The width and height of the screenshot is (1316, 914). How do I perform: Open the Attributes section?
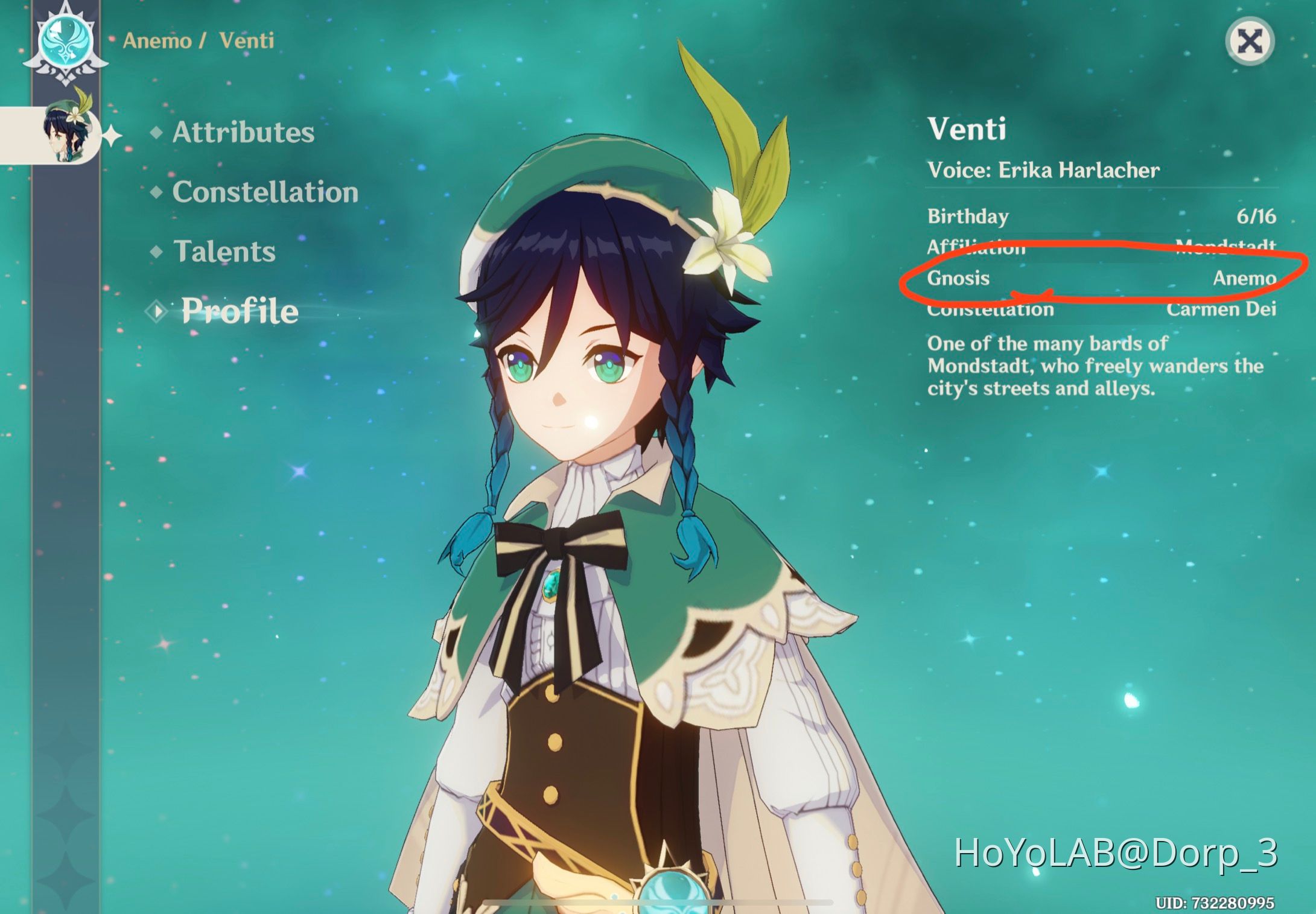point(242,134)
